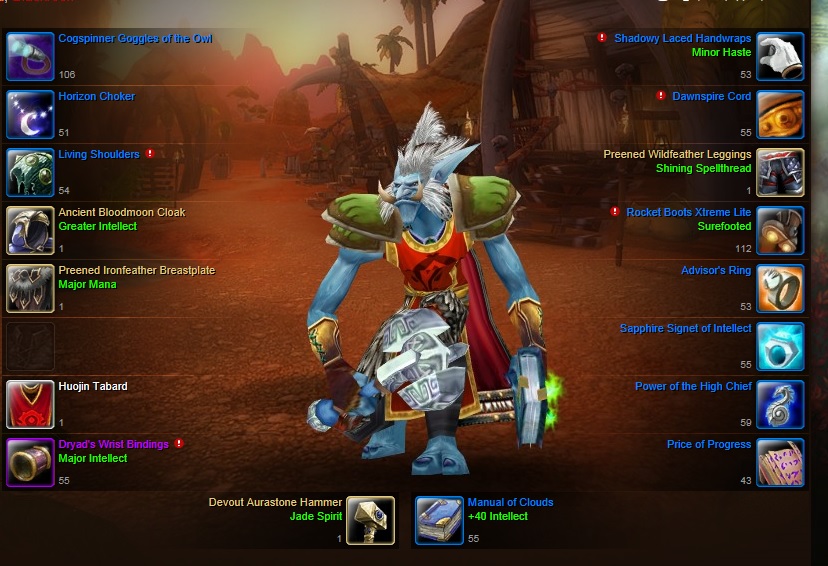Inspect the Preened Wildfeather Leggings icon
The height and width of the screenshot is (566, 828).
click(780, 172)
